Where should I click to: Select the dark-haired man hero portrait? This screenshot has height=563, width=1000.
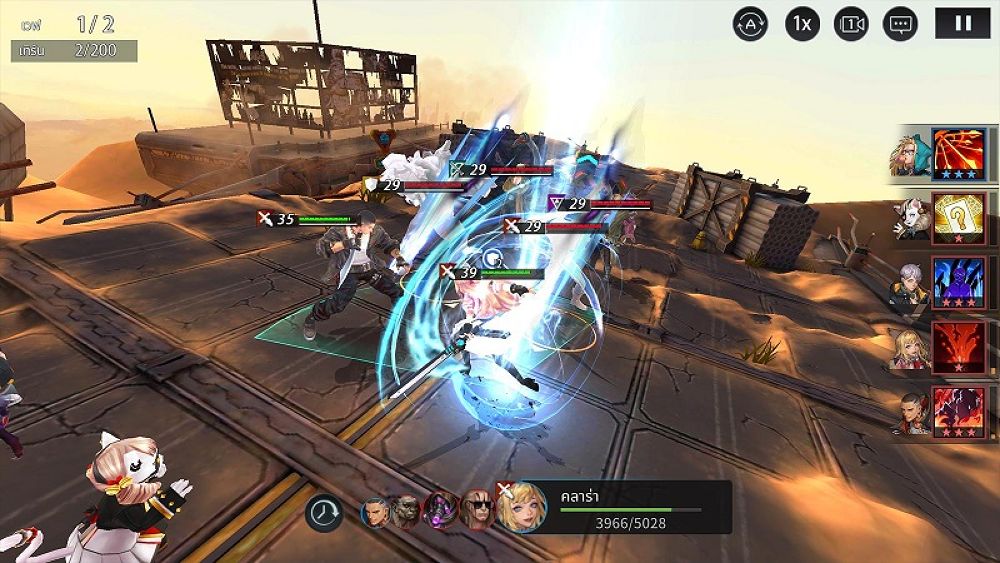click(x=376, y=513)
